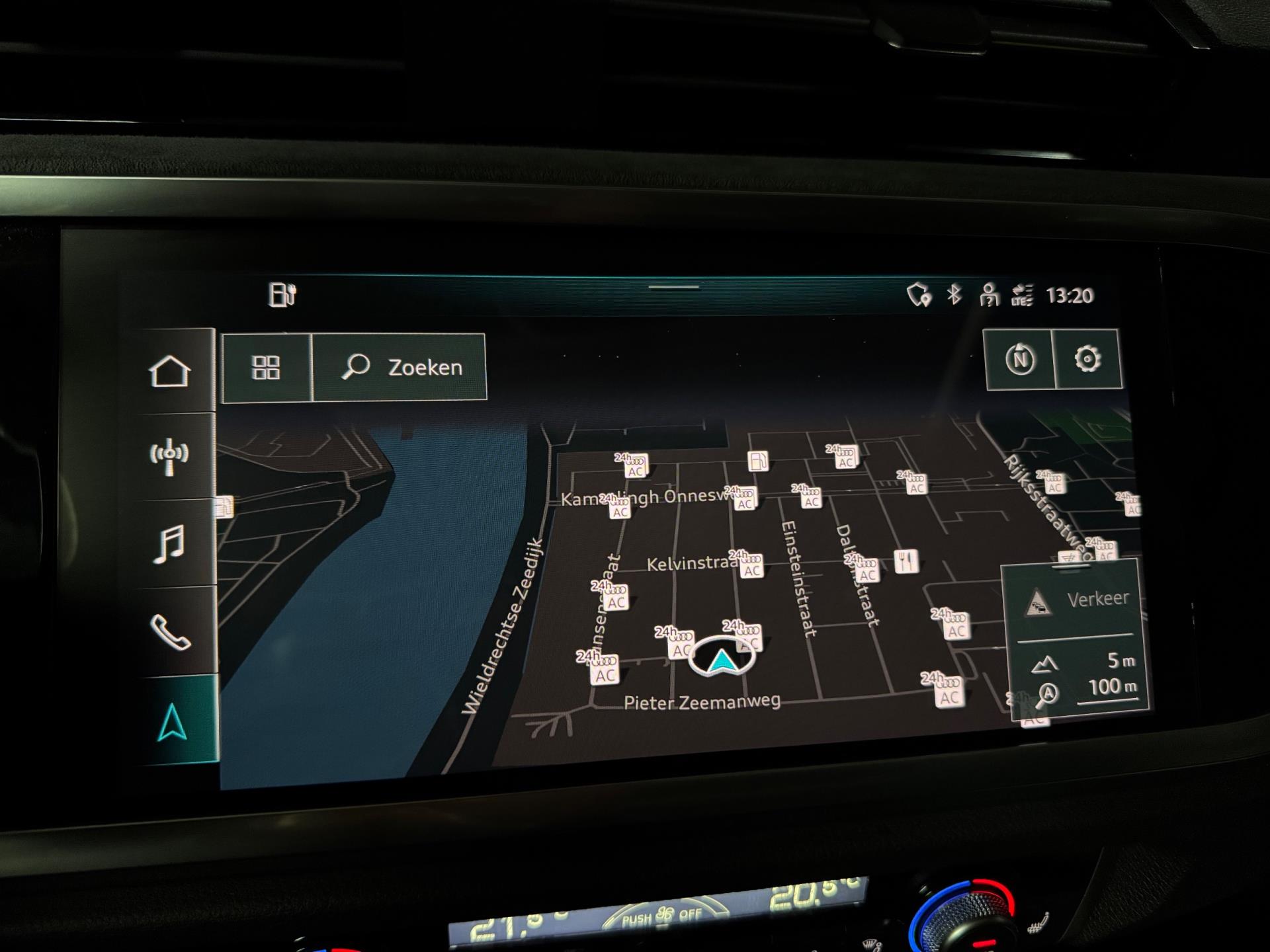Open the four-square grid menu
The height and width of the screenshot is (952, 1270).
coord(267,368)
